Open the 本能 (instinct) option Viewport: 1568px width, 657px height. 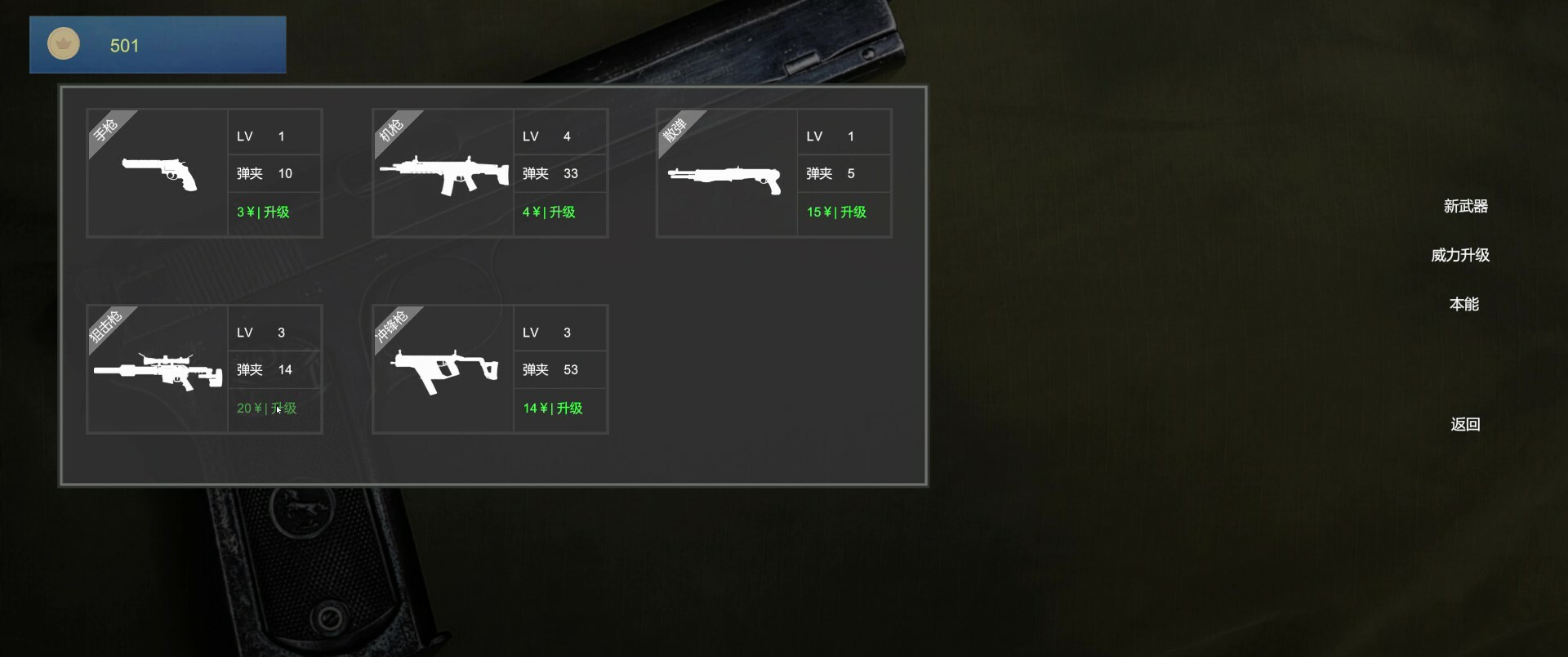pyautogui.click(x=1464, y=303)
